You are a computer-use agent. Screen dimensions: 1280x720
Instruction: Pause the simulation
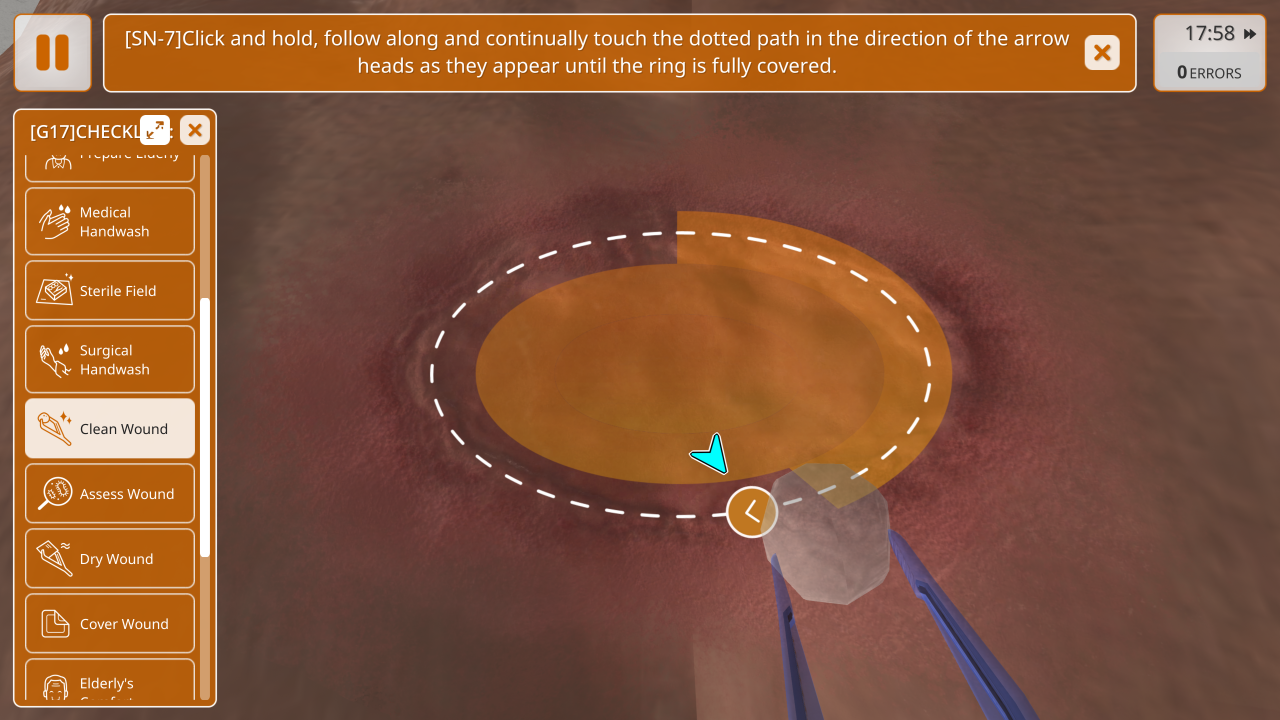52,52
